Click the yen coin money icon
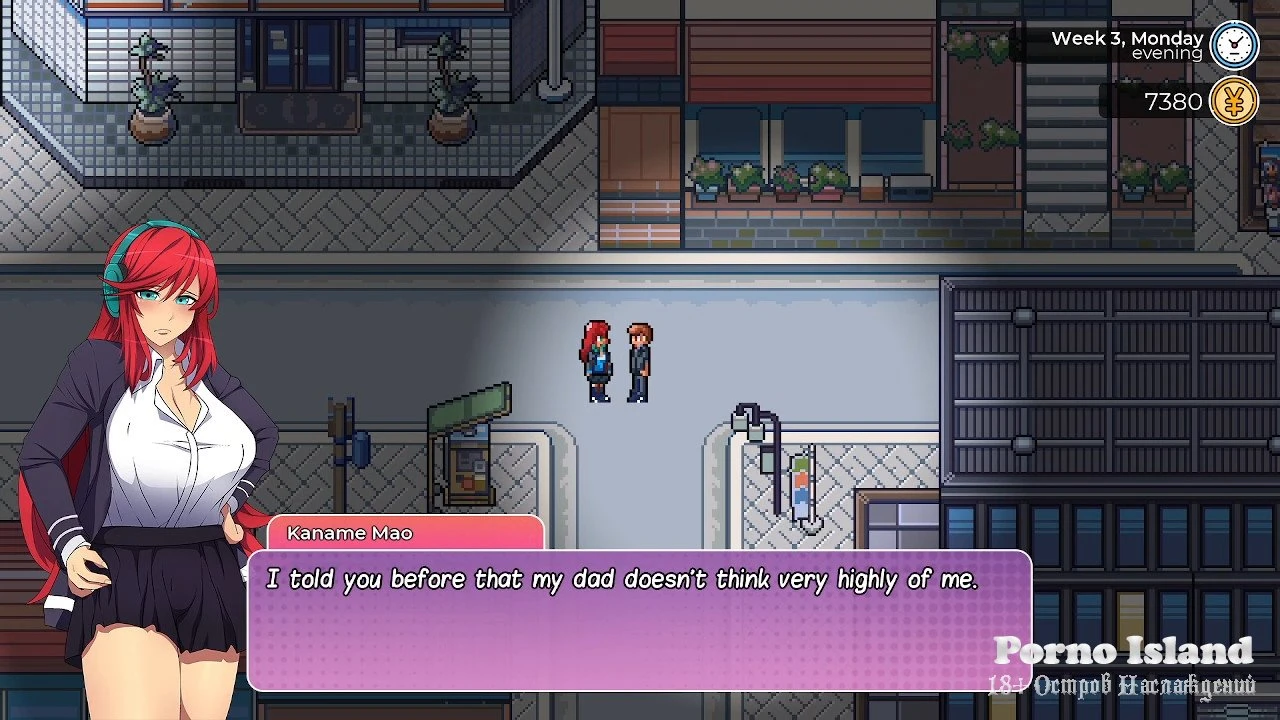This screenshot has width=1280, height=720. coord(1233,102)
